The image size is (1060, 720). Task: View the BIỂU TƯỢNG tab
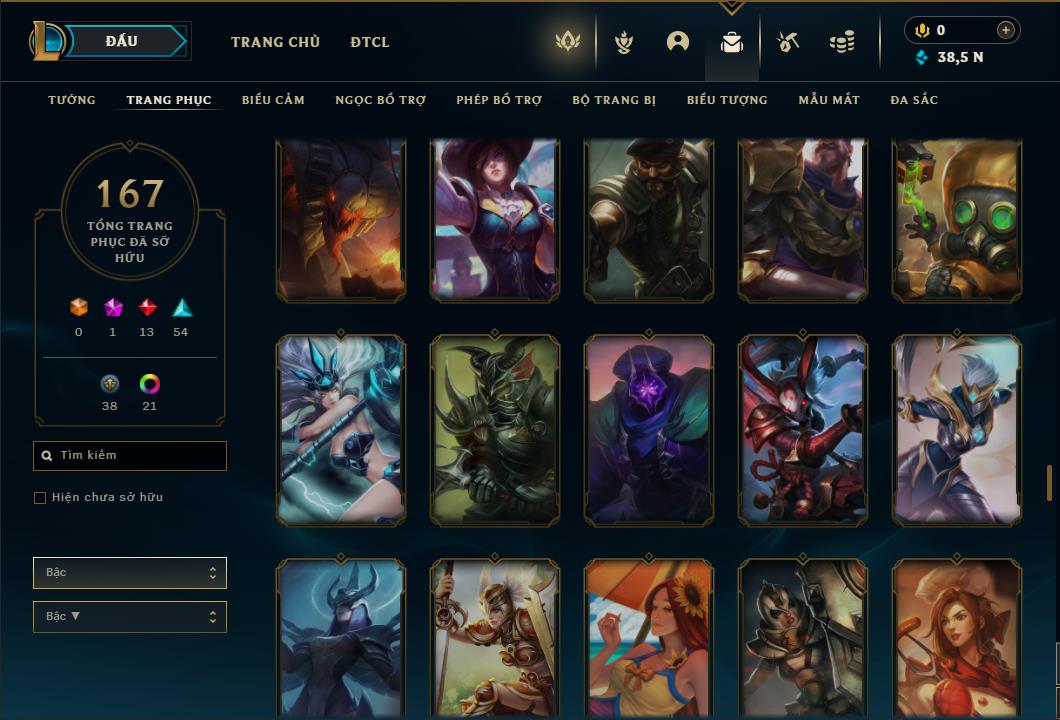pos(727,100)
